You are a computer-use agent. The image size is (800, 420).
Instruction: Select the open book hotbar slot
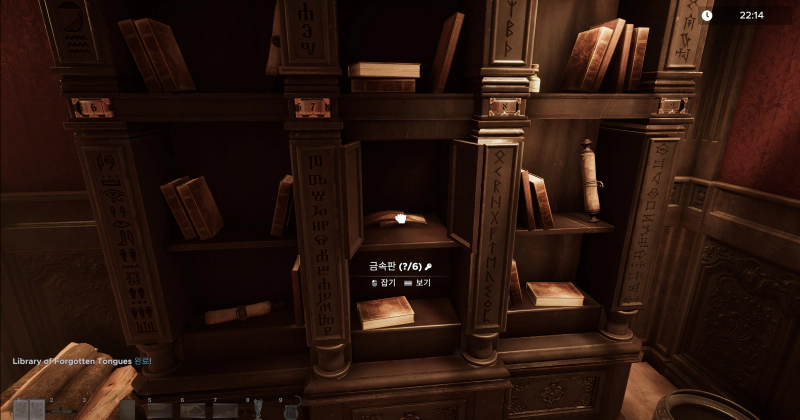(x=28, y=409)
